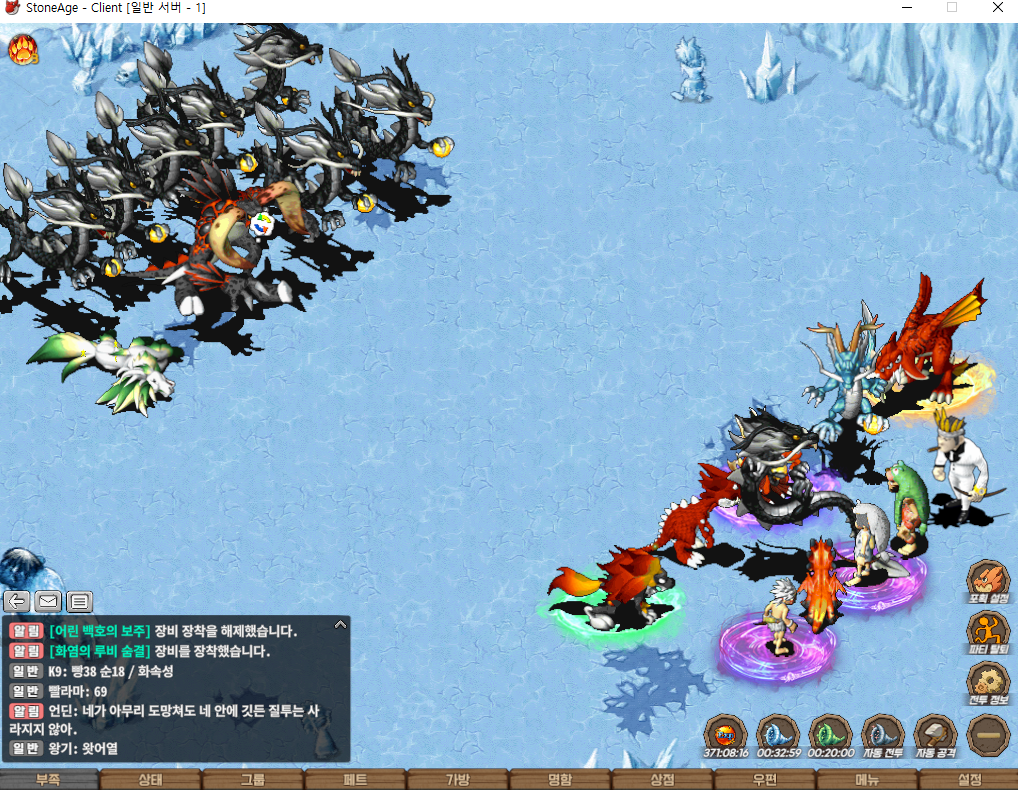Open the 페트 (pet) menu
The height and width of the screenshot is (790, 1018).
(355, 779)
